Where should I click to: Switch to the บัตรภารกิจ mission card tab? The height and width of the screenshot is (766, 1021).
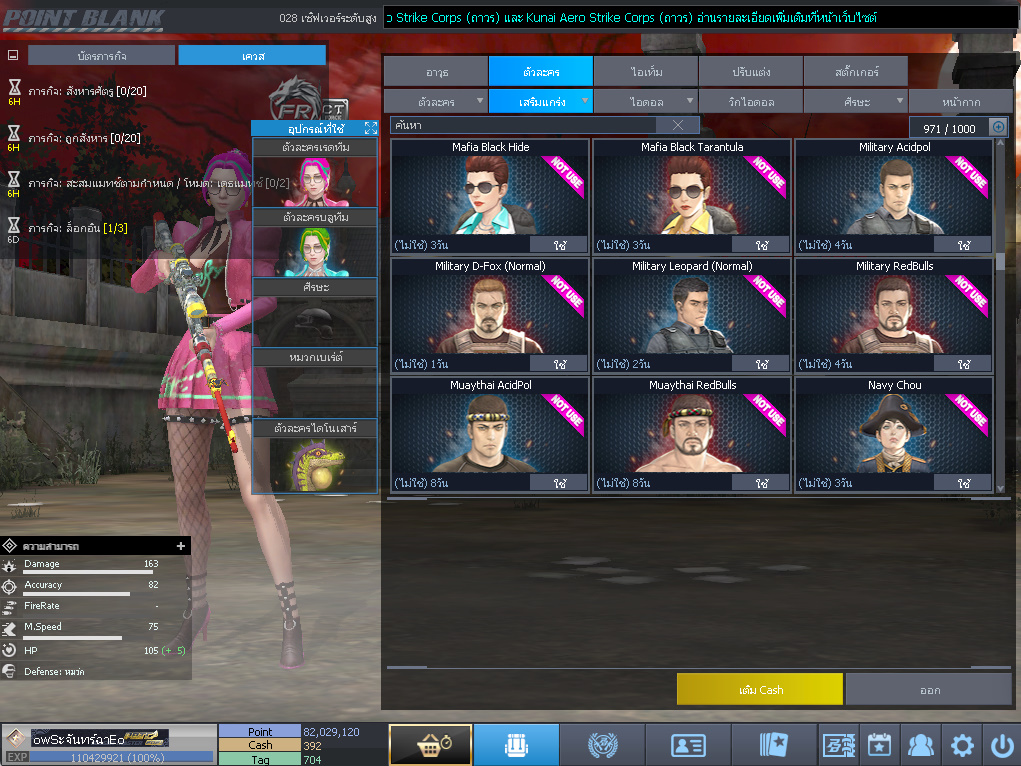click(101, 56)
